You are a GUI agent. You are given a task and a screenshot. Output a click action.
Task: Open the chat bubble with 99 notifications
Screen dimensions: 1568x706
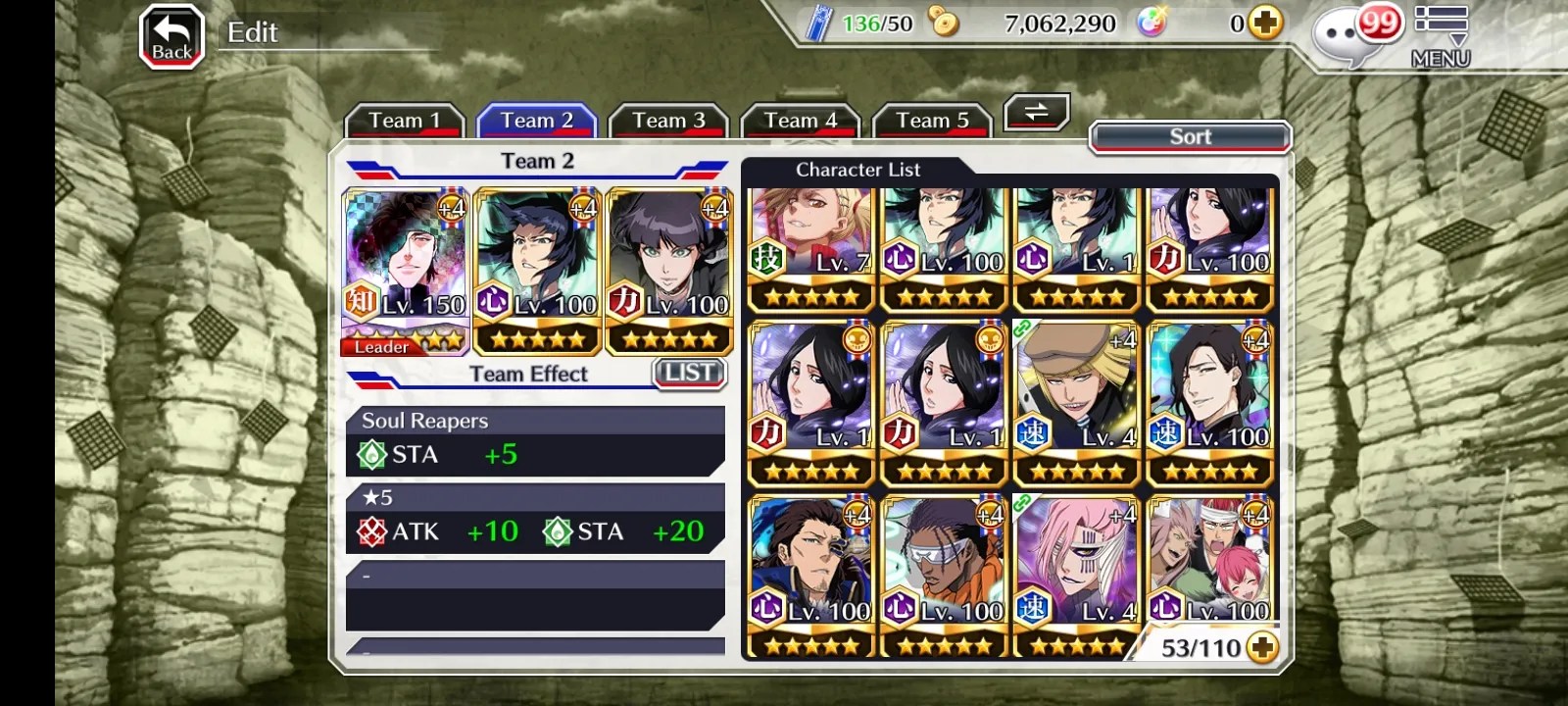[1350, 37]
